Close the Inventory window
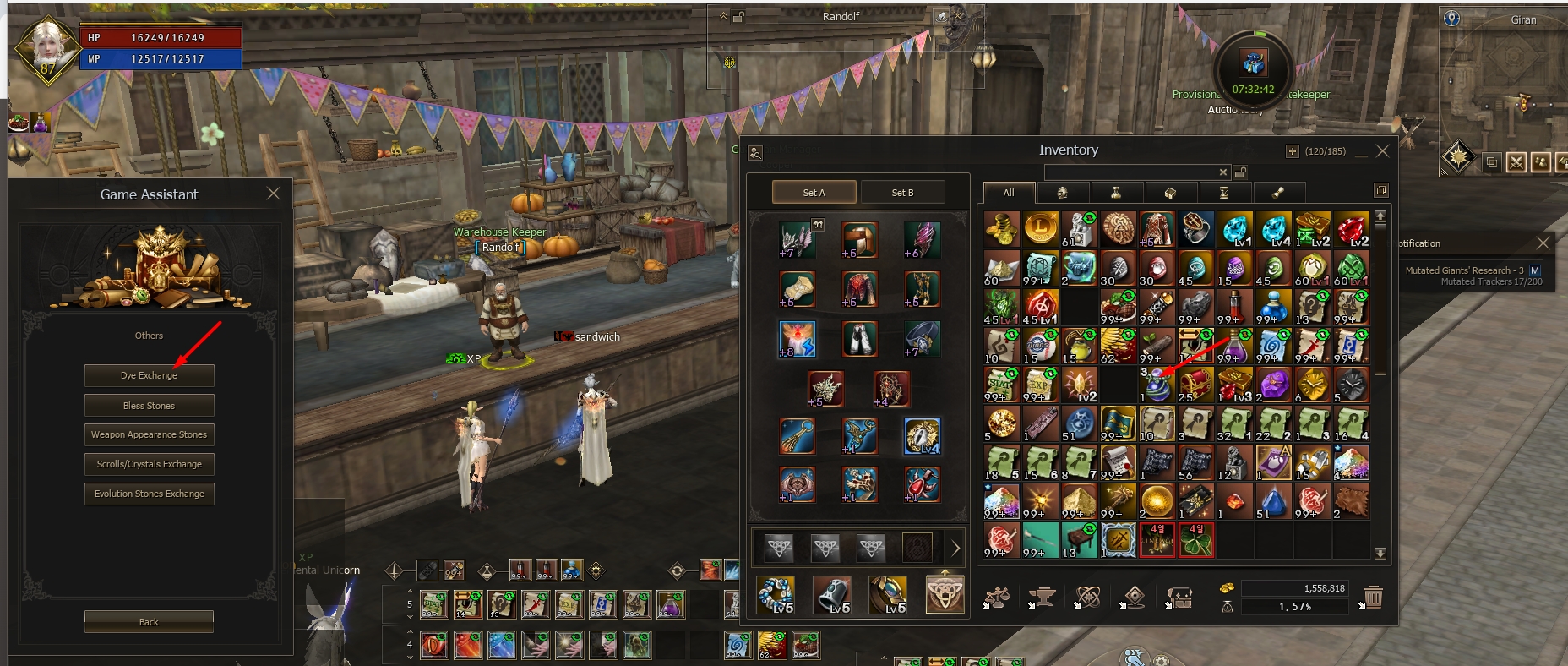 (x=1382, y=151)
